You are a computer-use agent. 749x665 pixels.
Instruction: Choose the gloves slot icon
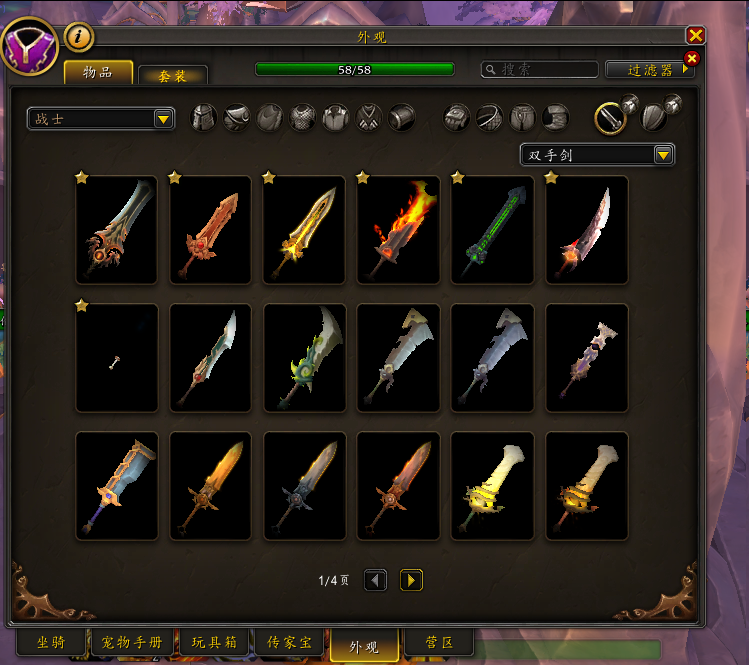[457, 118]
